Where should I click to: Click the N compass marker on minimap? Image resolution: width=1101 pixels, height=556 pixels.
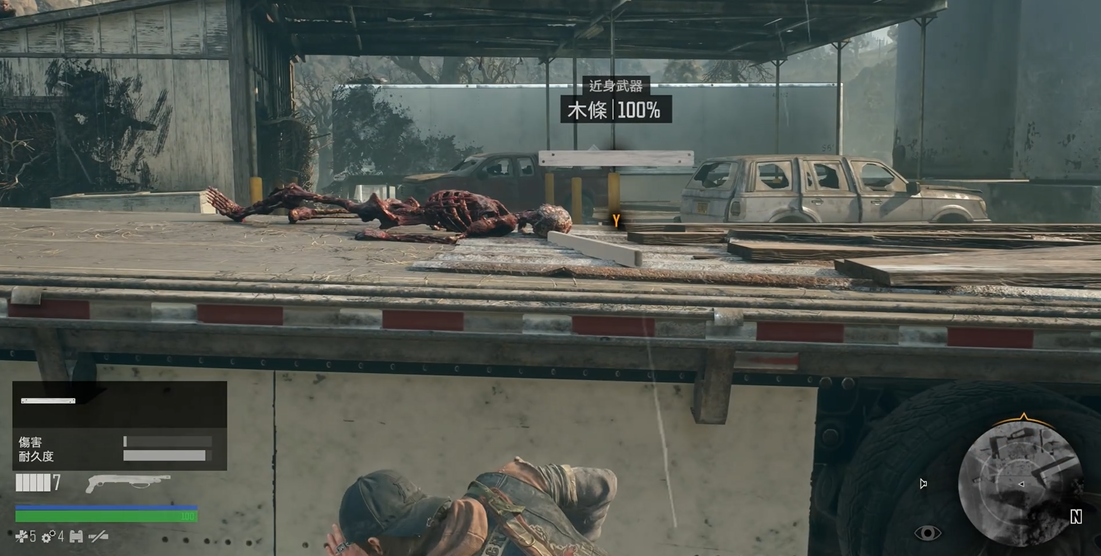pyautogui.click(x=1076, y=517)
